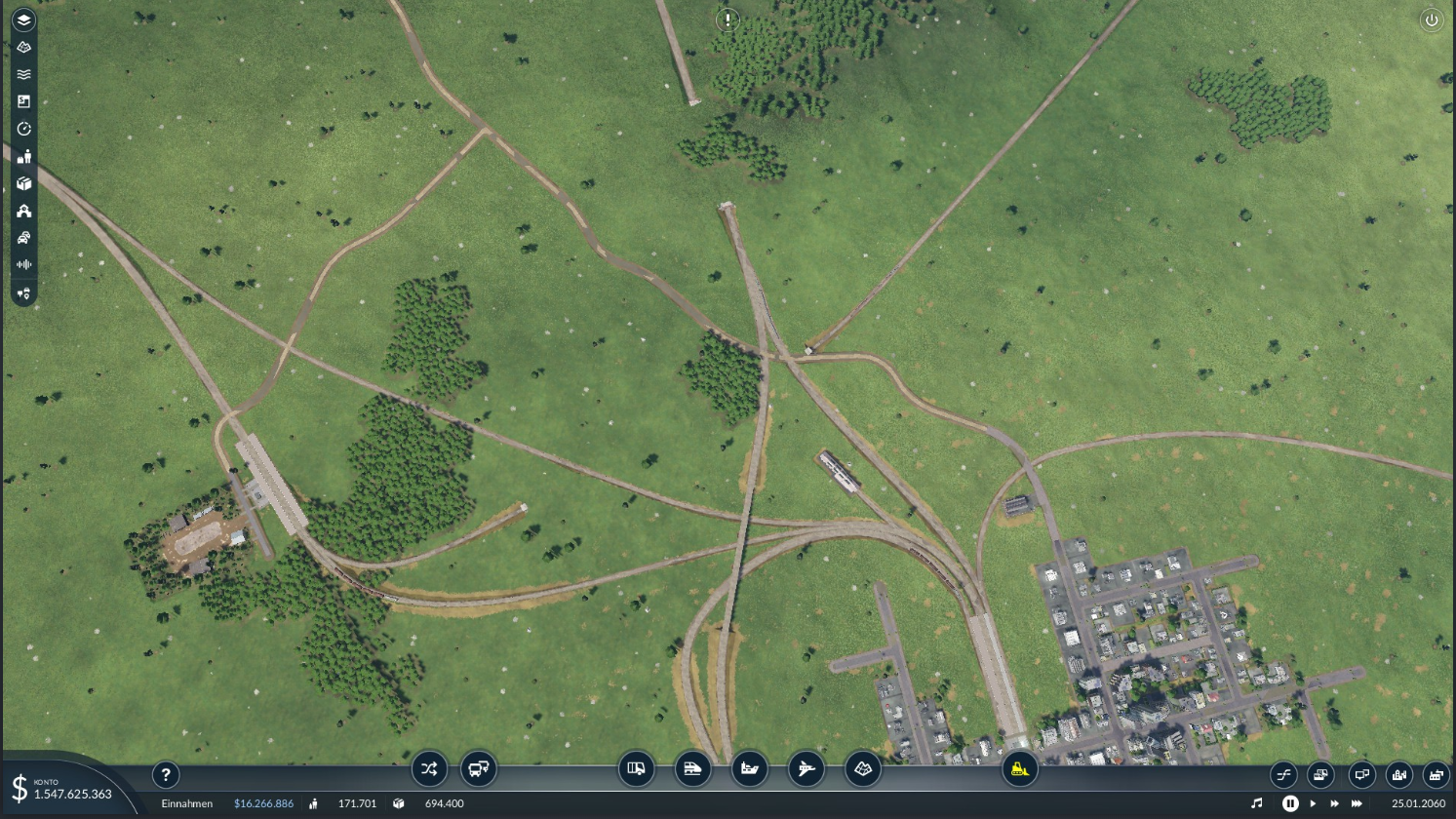Open the line manager shuffle-arrows button
Viewport: 1456px width, 819px height.
pos(429,769)
